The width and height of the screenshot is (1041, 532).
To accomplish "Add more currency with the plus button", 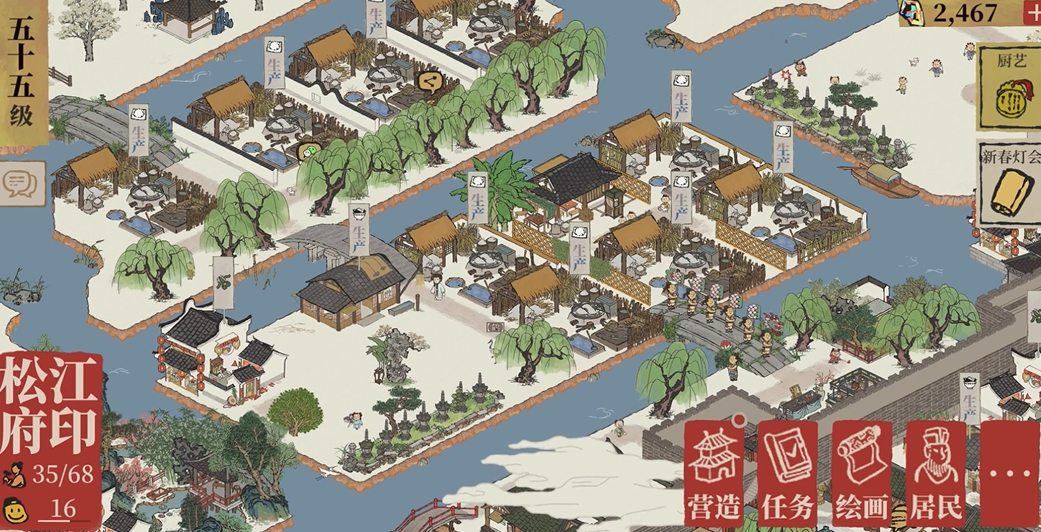I will (x=1032, y=12).
